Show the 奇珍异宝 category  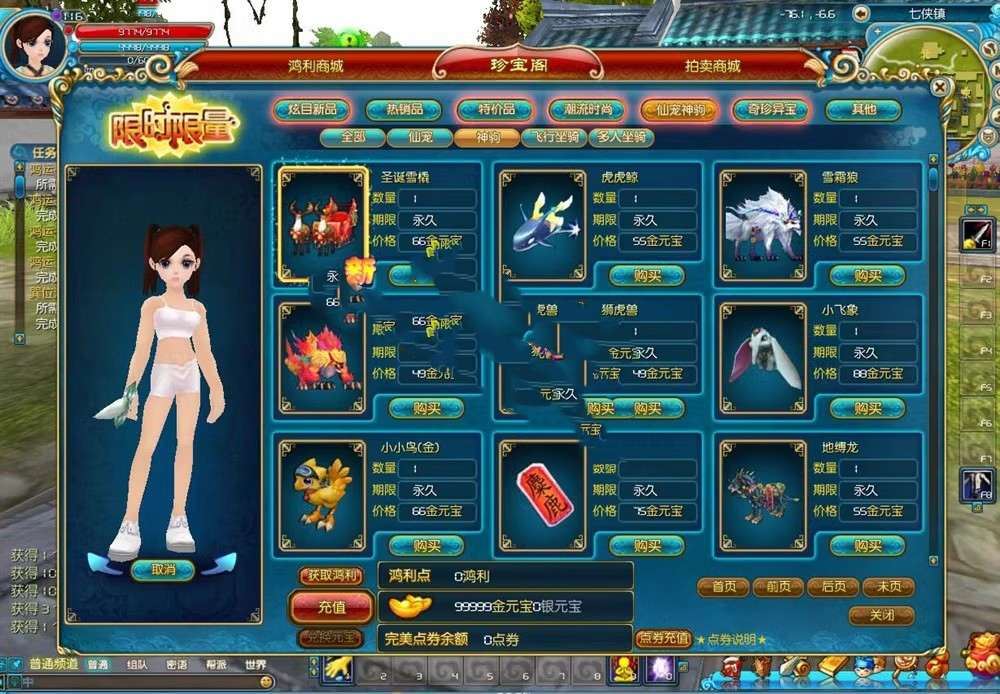770,110
